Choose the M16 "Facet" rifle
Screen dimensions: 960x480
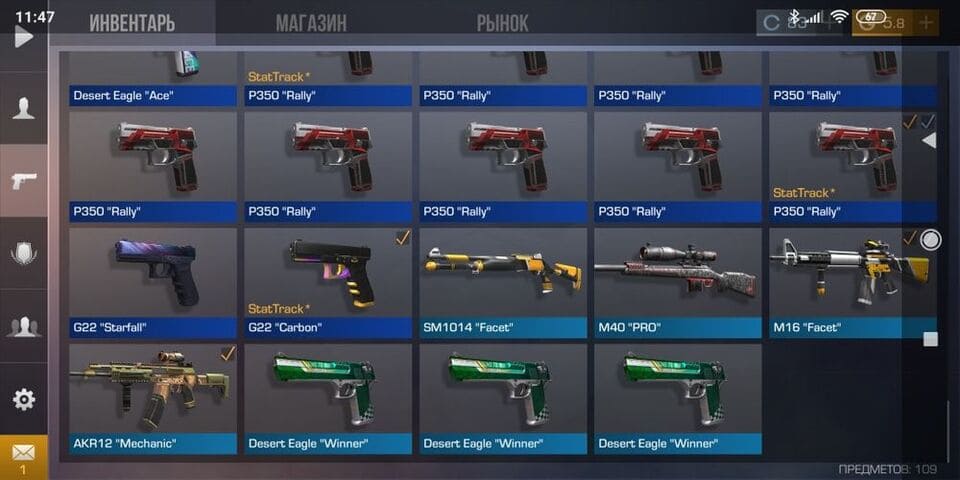(852, 281)
